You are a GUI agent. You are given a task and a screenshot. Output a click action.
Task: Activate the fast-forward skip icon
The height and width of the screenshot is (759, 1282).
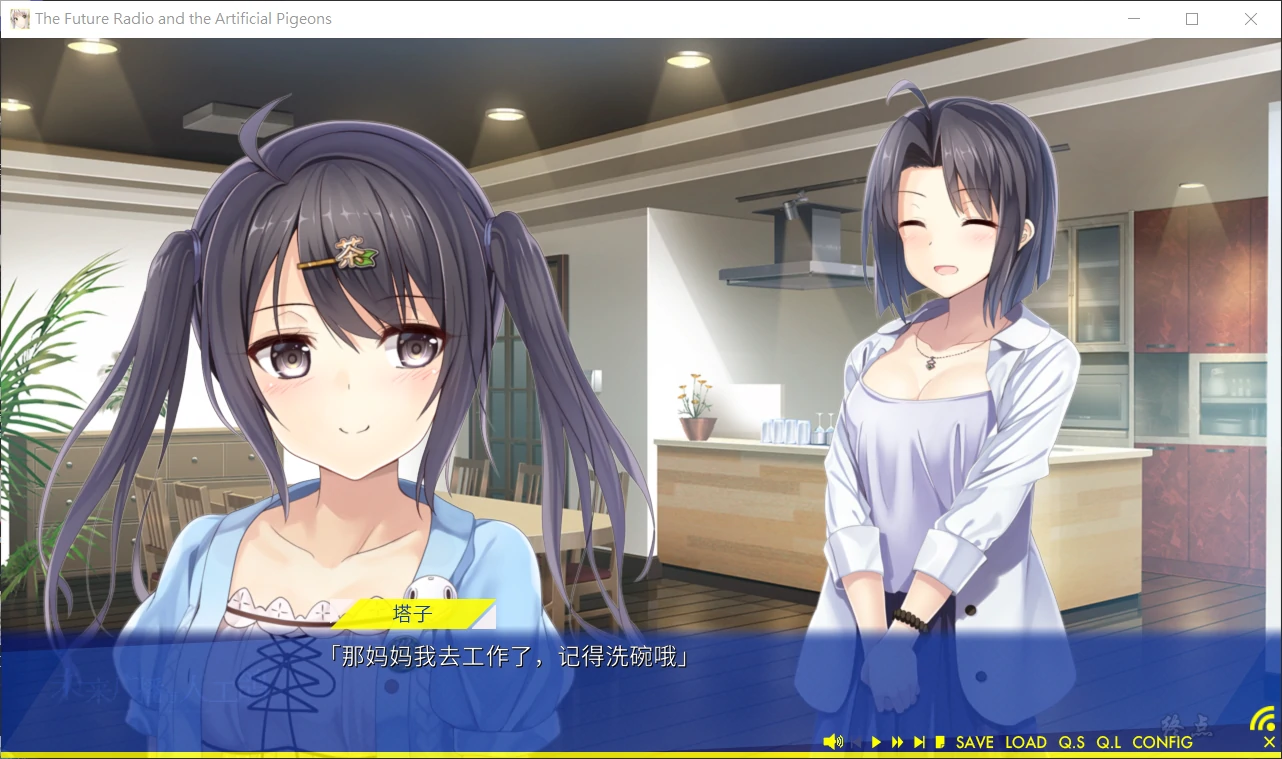point(898,741)
